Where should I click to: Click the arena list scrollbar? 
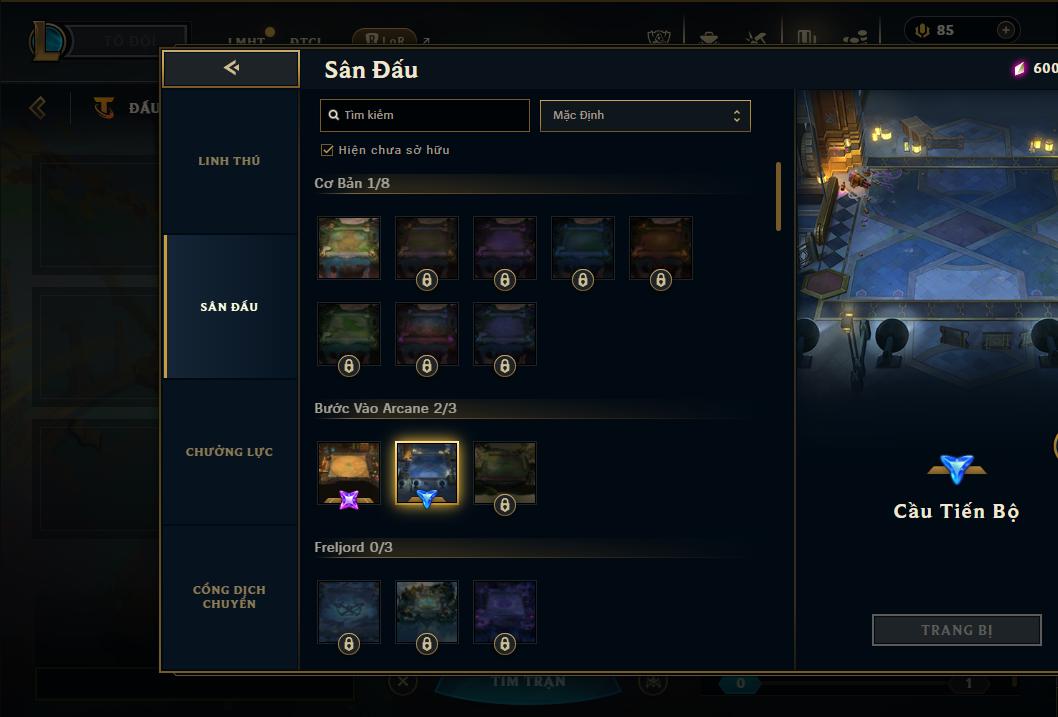pos(779,197)
